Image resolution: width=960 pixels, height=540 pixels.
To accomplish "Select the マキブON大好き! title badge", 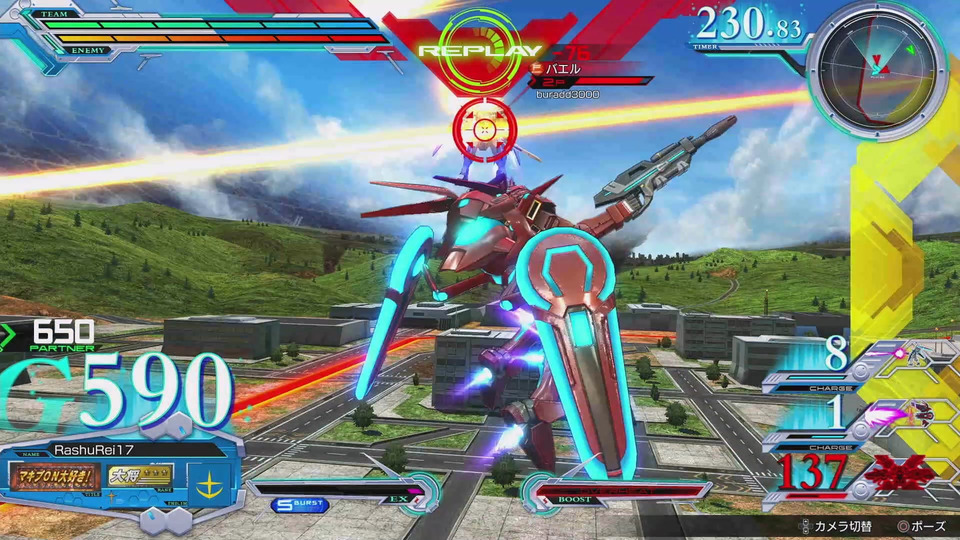I will [x=55, y=475].
